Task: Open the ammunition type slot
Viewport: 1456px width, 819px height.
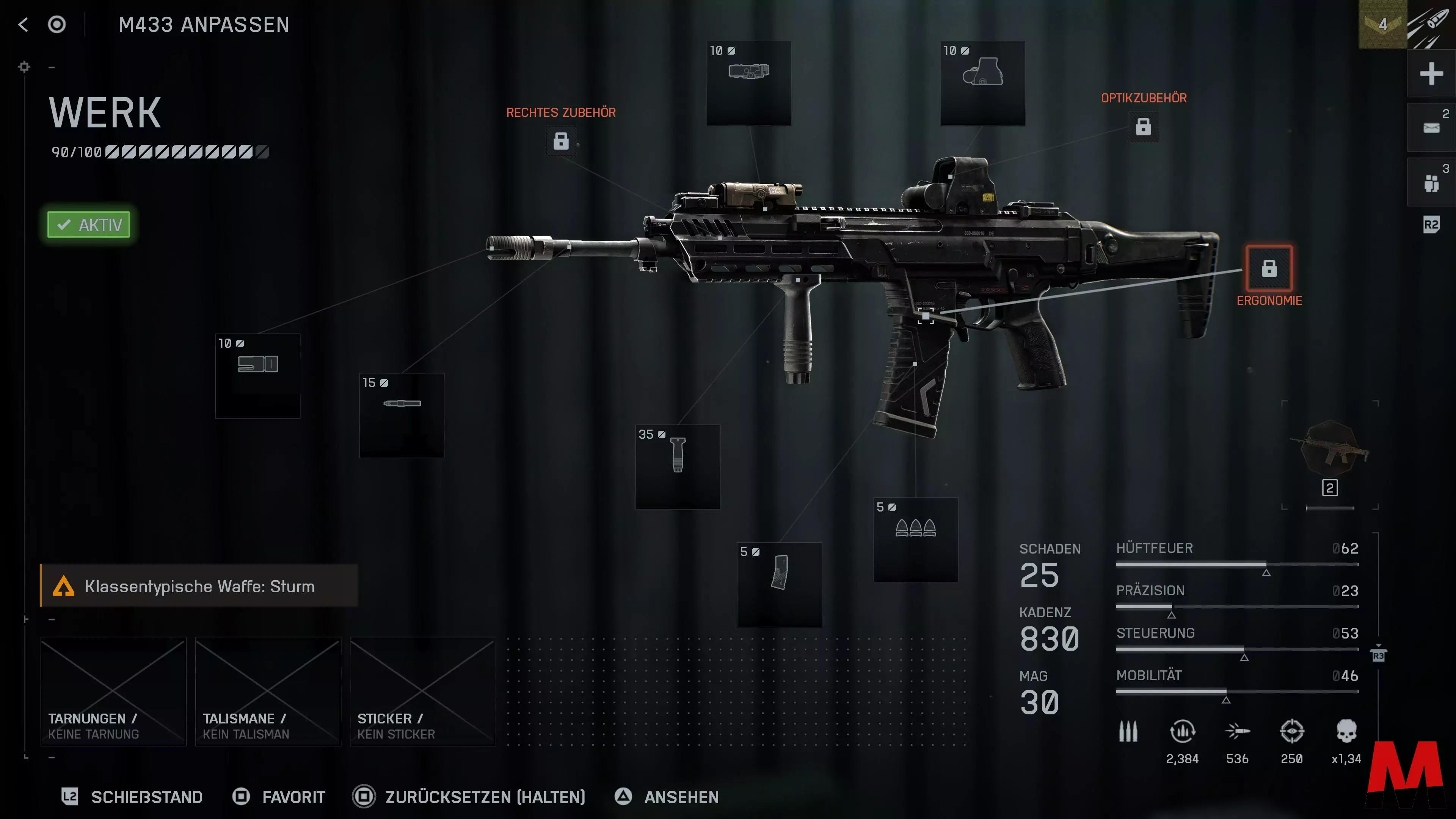Action: tap(916, 540)
